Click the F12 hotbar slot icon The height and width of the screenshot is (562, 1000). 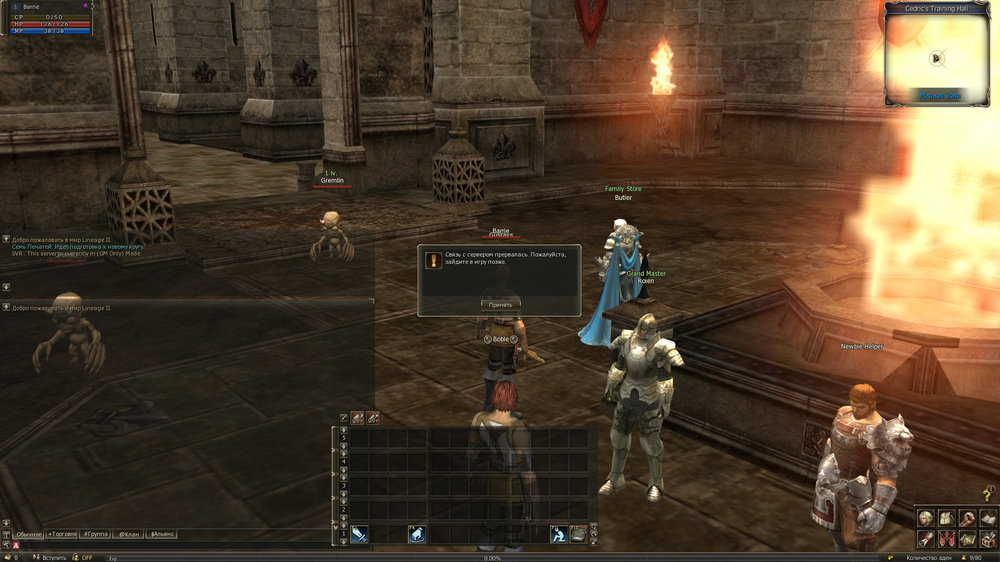pyautogui.click(x=578, y=535)
